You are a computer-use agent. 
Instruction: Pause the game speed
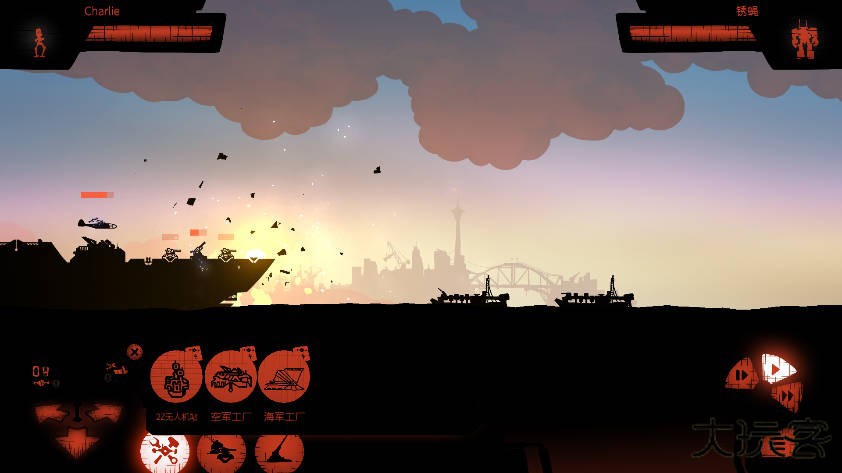[x=741, y=375]
